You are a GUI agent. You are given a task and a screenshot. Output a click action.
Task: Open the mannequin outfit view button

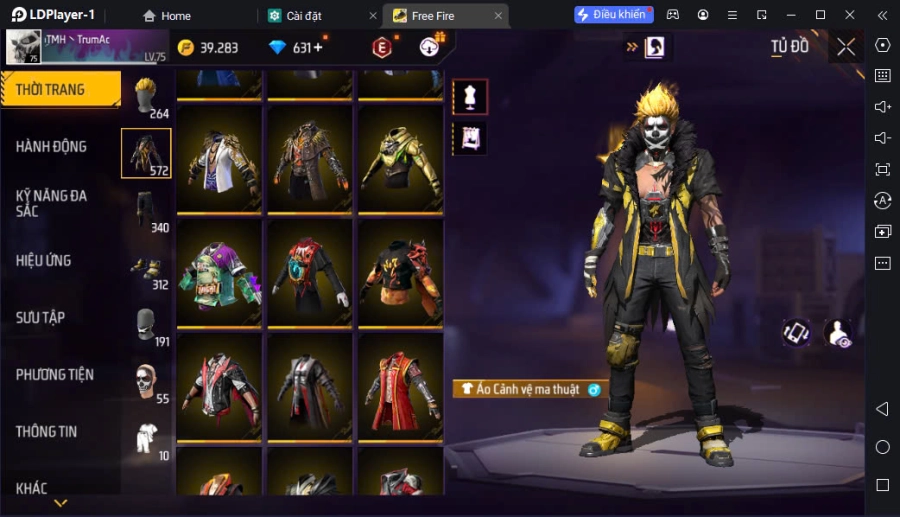(x=469, y=97)
